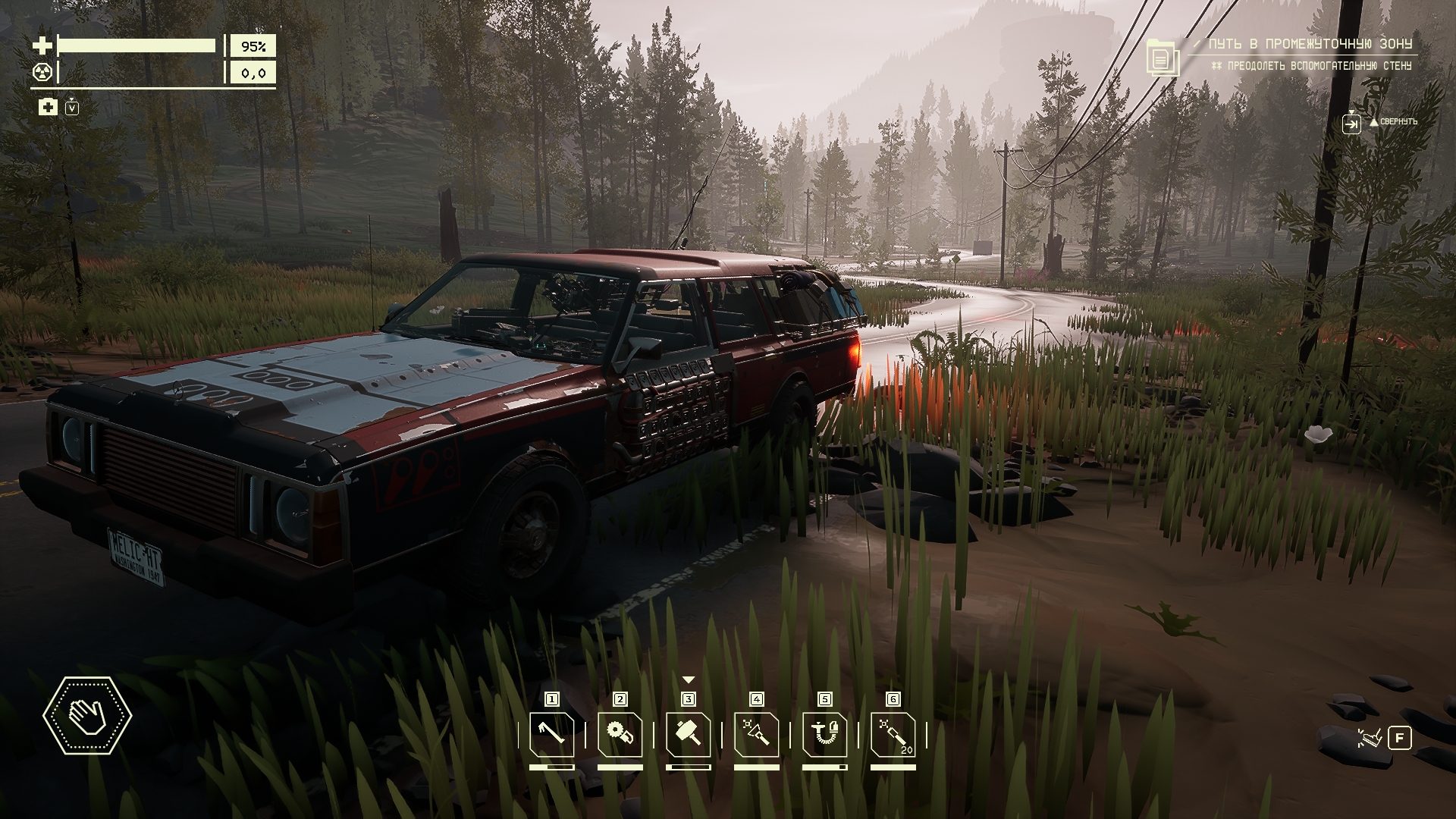Image resolution: width=1456 pixels, height=819 pixels.
Task: Open the quest log folder icon
Action: click(x=1159, y=57)
